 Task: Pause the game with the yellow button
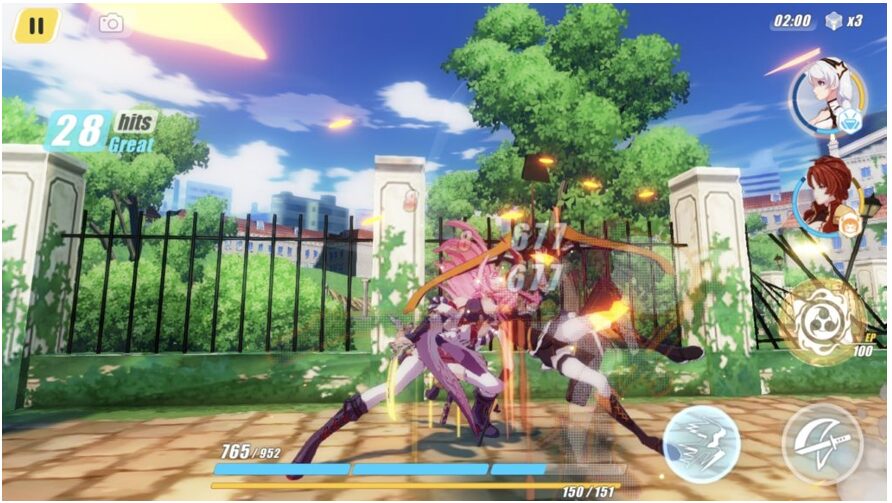[36, 26]
